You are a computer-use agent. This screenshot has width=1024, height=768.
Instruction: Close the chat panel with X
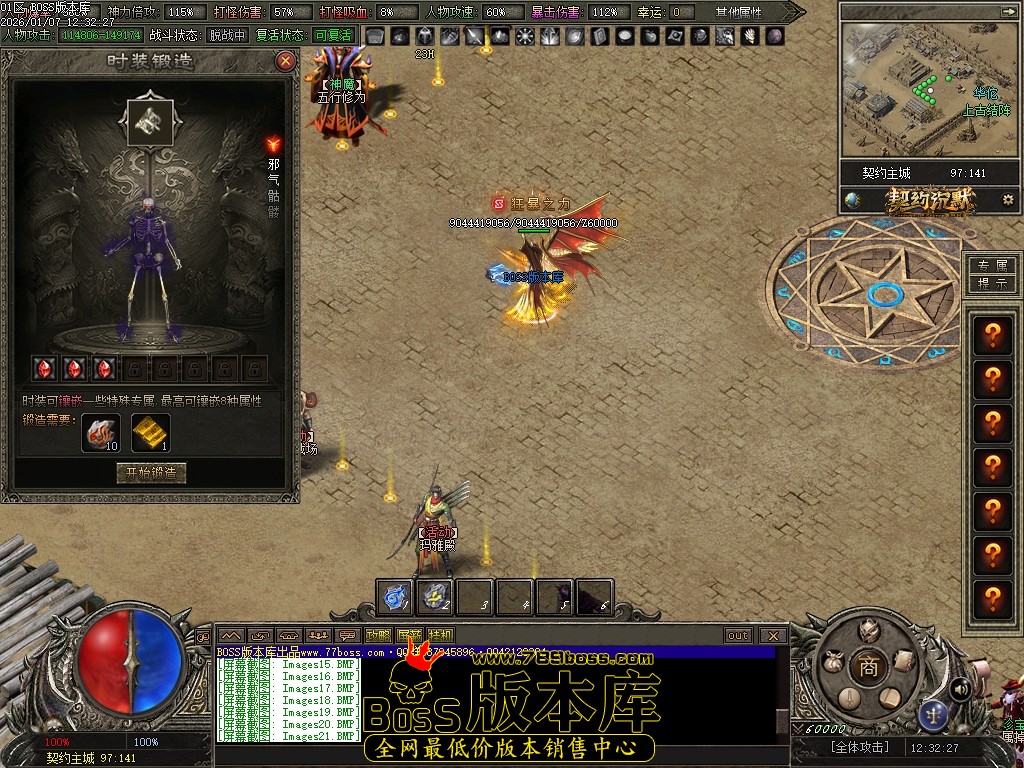pyautogui.click(x=773, y=635)
